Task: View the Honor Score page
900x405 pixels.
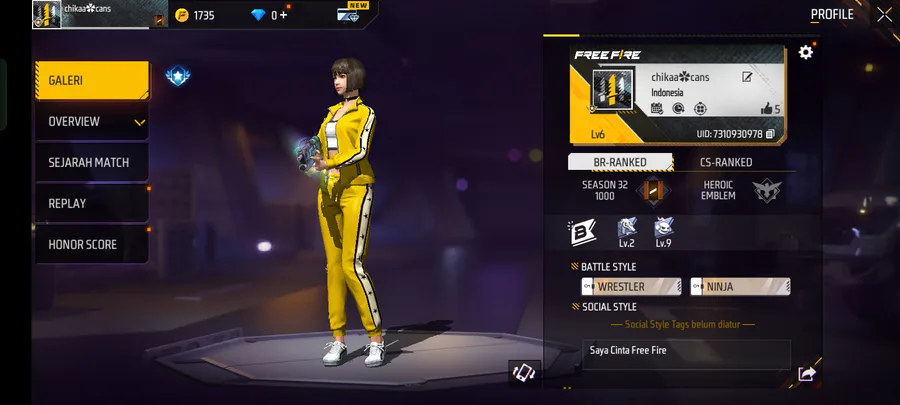Action: click(92, 244)
